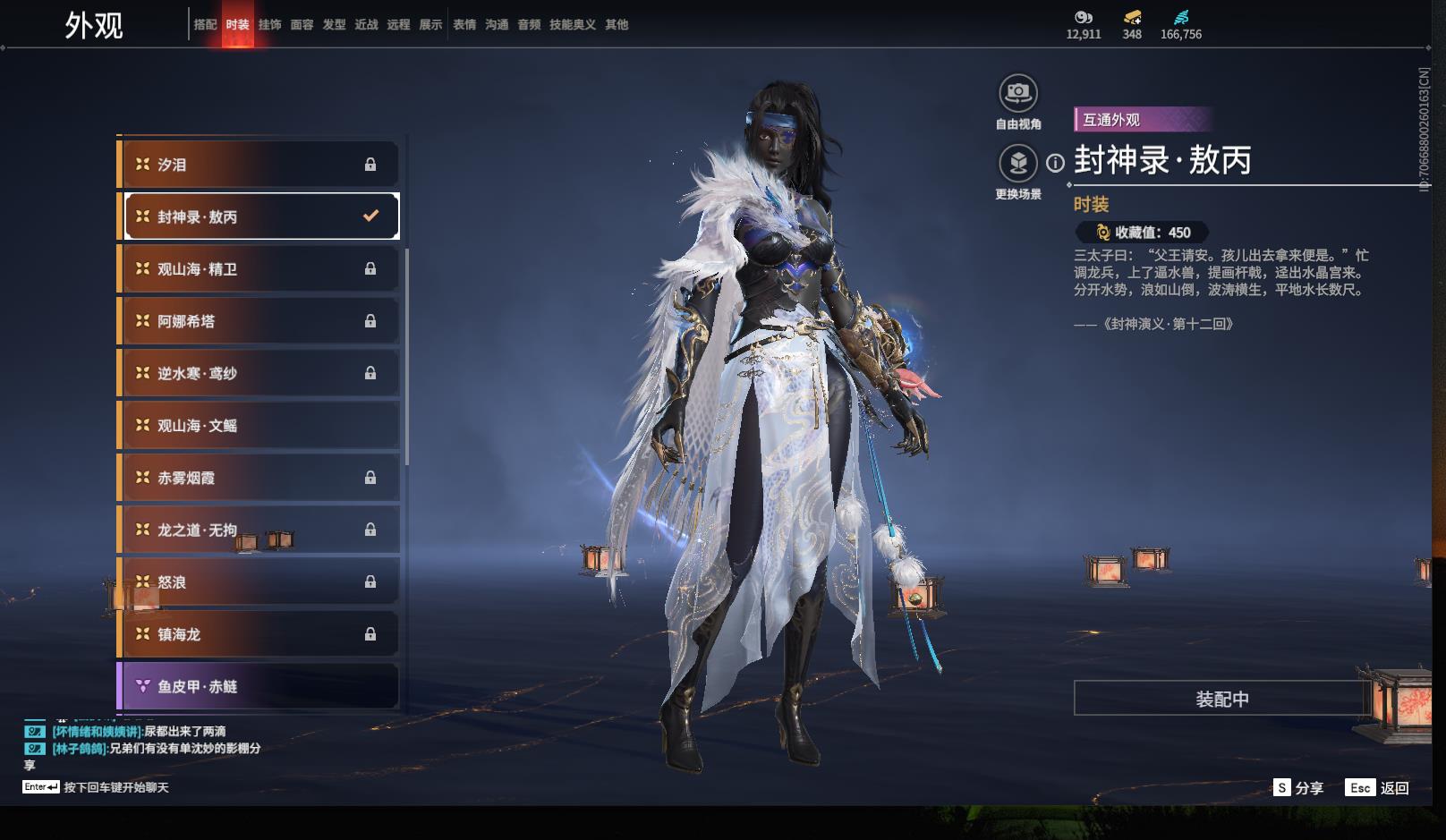Viewport: 1446px width, 840px height.
Task: Click the 装配中 equip button
Action: point(1221,699)
